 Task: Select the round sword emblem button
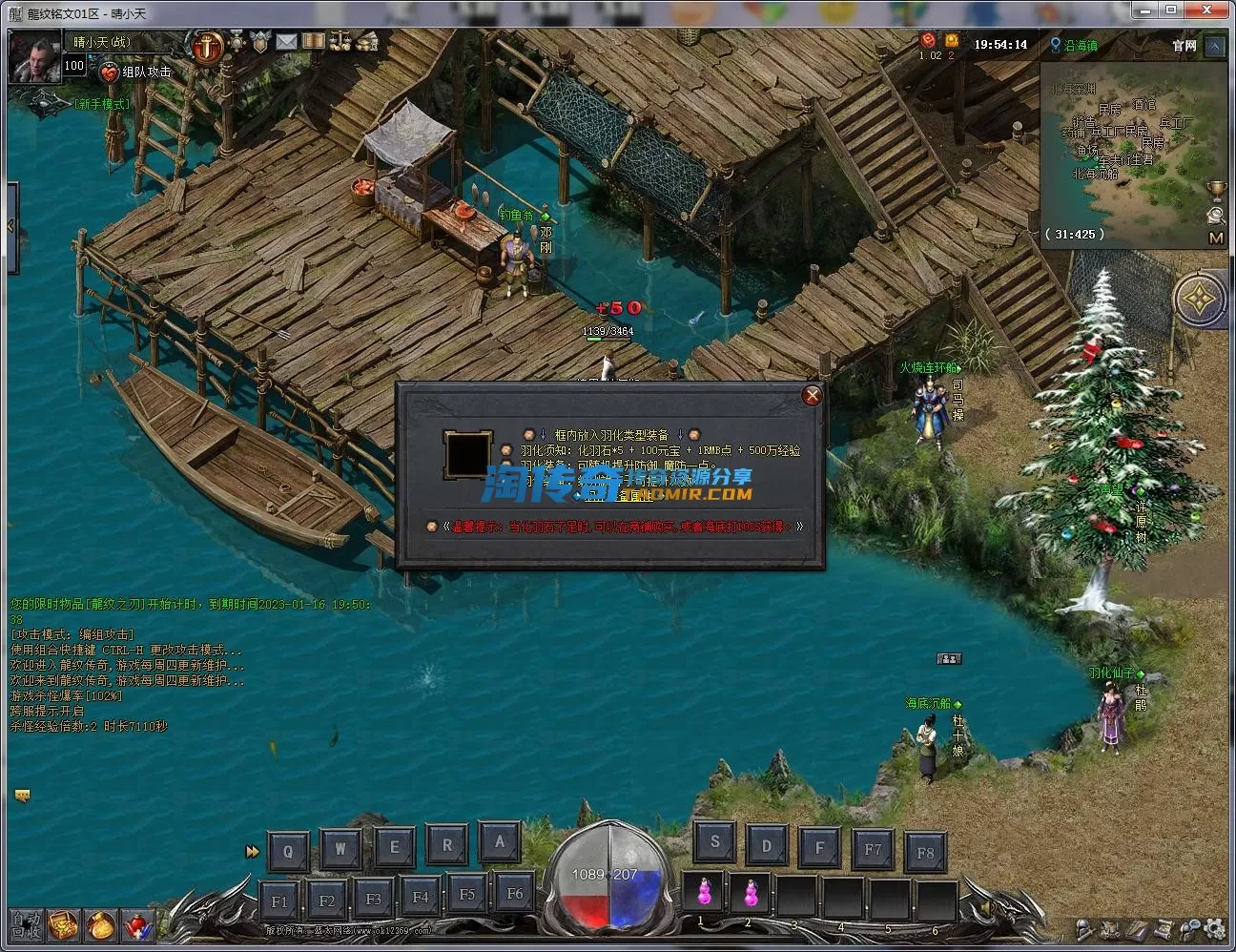coord(207,44)
